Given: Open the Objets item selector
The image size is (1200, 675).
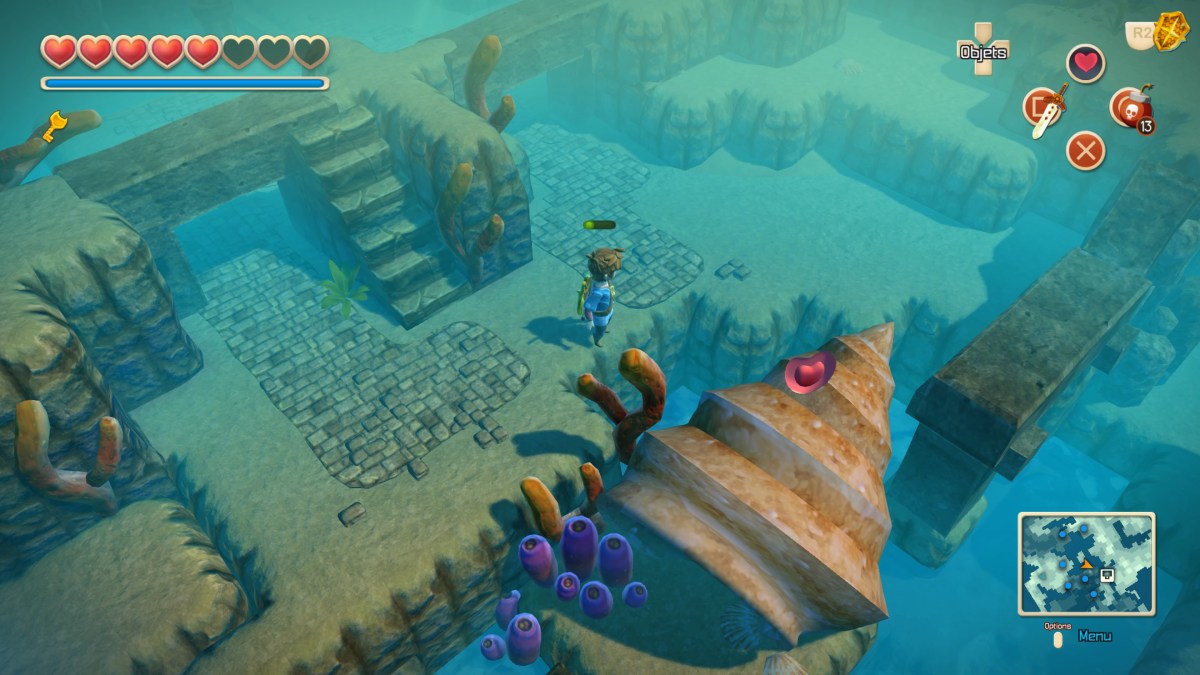Looking at the screenshot, I should (983, 49).
